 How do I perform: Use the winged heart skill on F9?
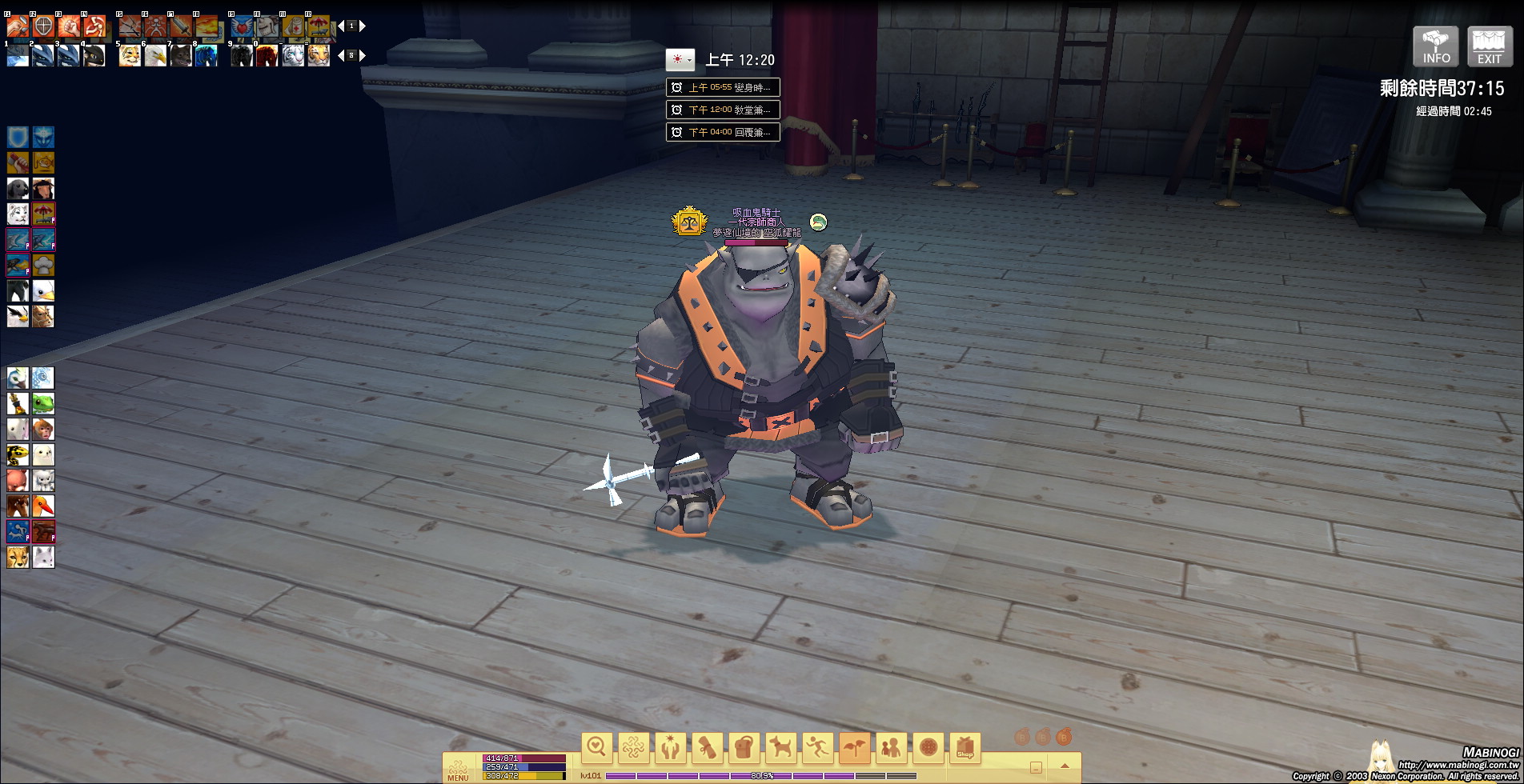(242, 26)
